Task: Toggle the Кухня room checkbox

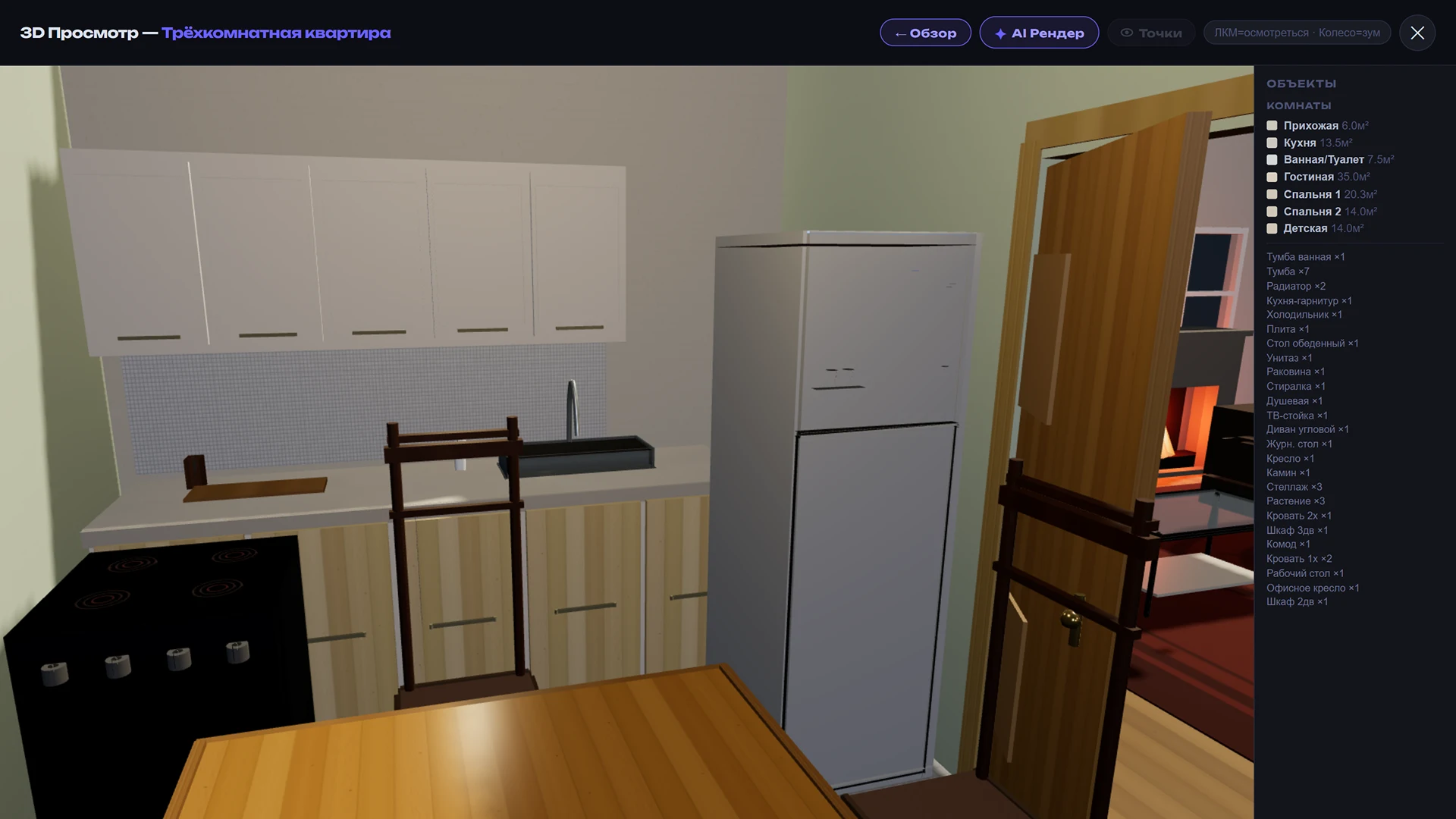Action: point(1271,143)
